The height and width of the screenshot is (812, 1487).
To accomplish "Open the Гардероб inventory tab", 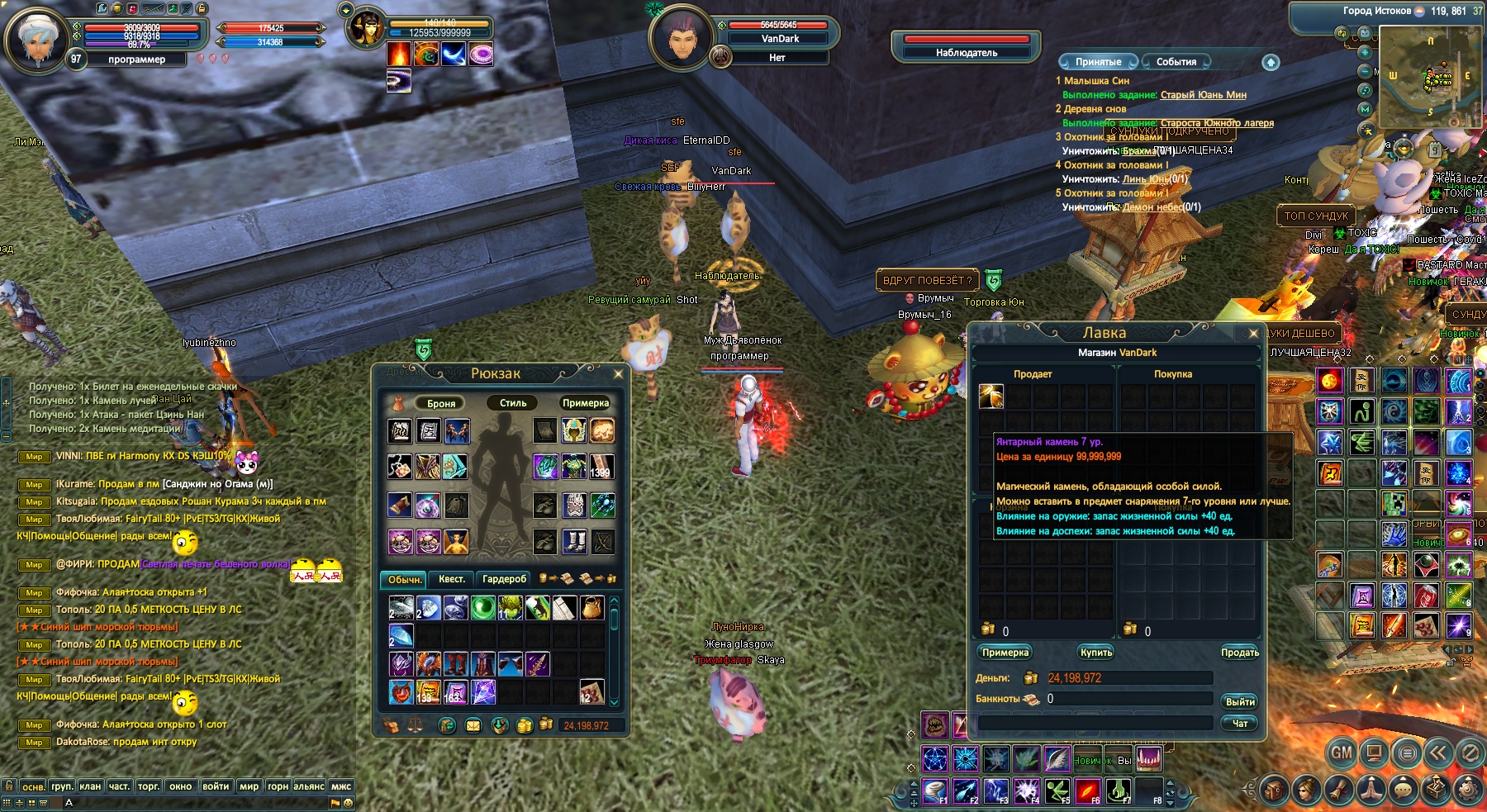I will pos(504,579).
